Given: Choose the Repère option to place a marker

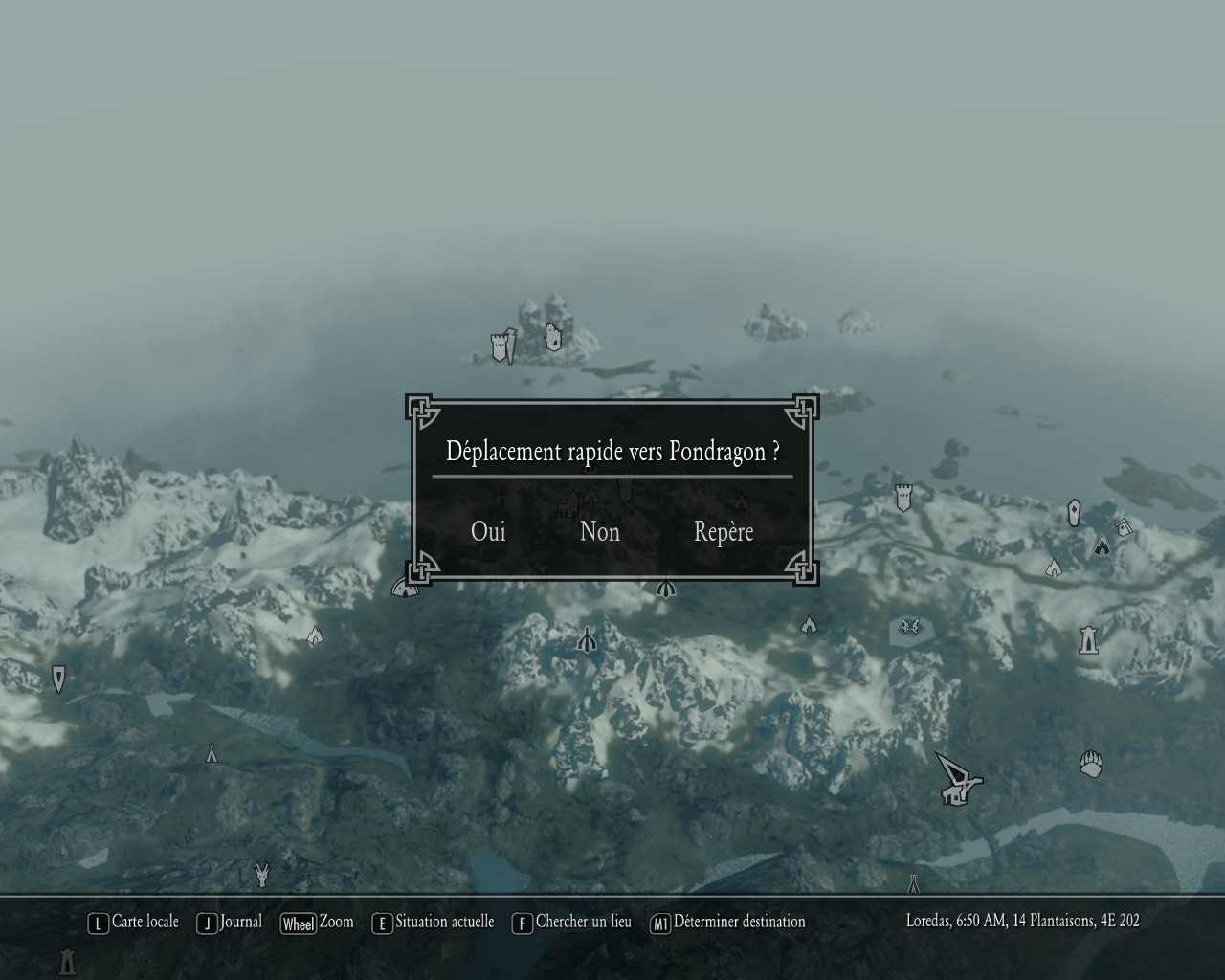Looking at the screenshot, I should coord(724,532).
